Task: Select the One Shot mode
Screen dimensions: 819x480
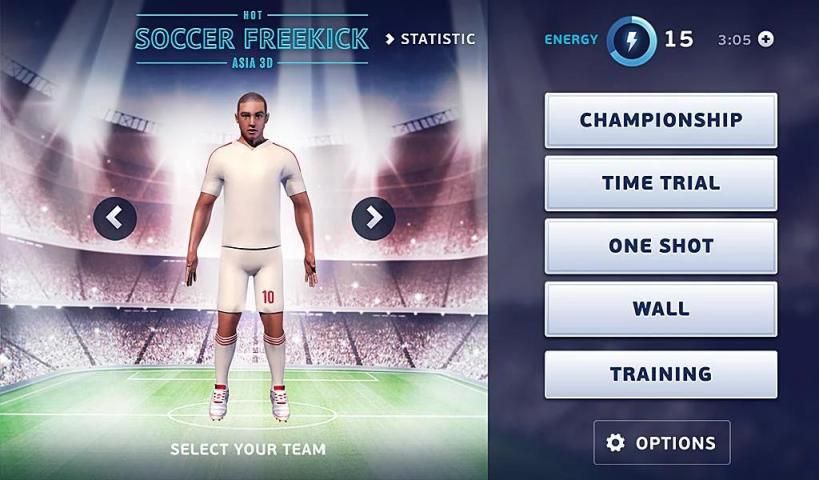Action: click(x=660, y=246)
